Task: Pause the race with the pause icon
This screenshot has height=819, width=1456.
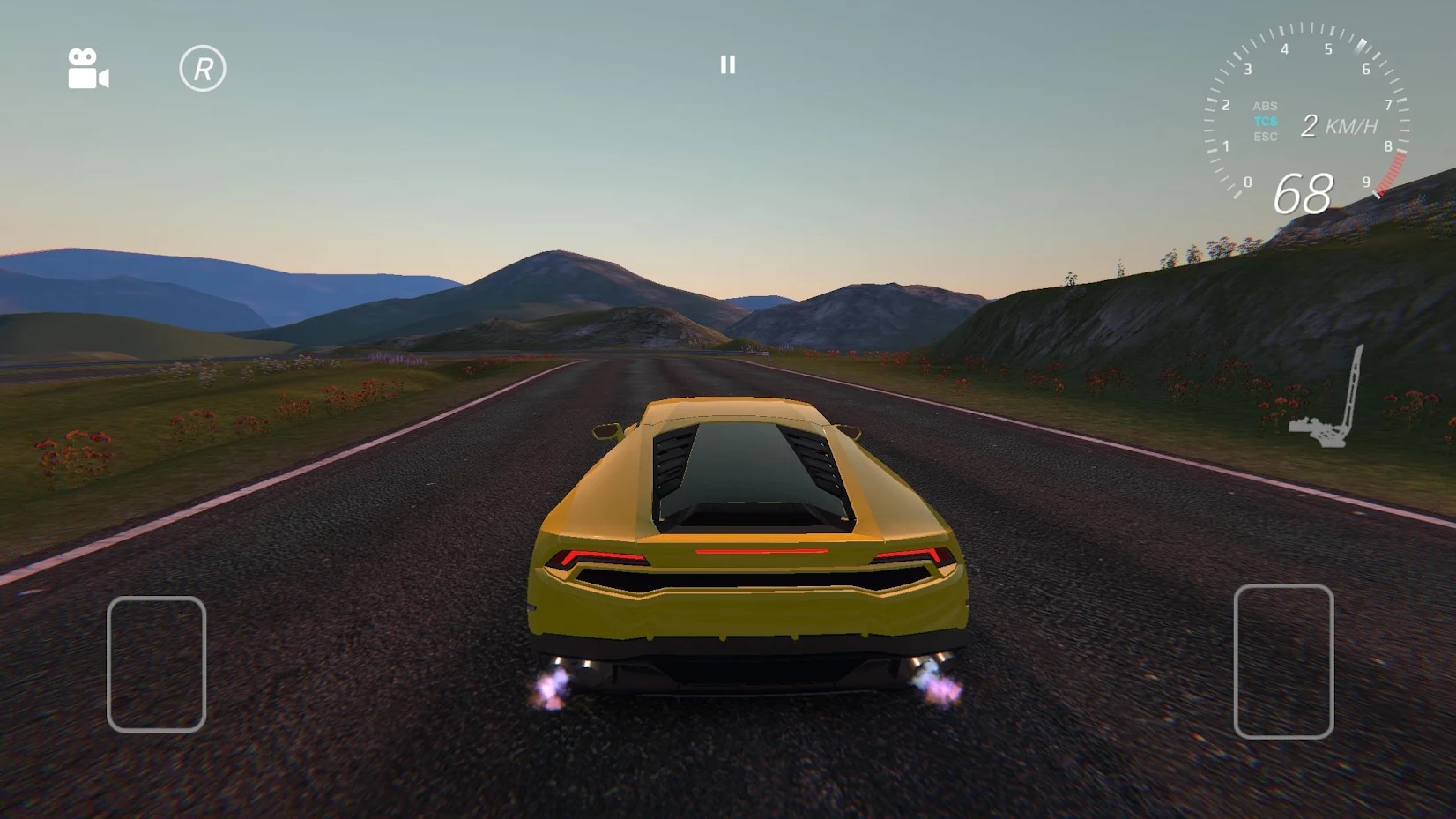Action: coord(727,64)
